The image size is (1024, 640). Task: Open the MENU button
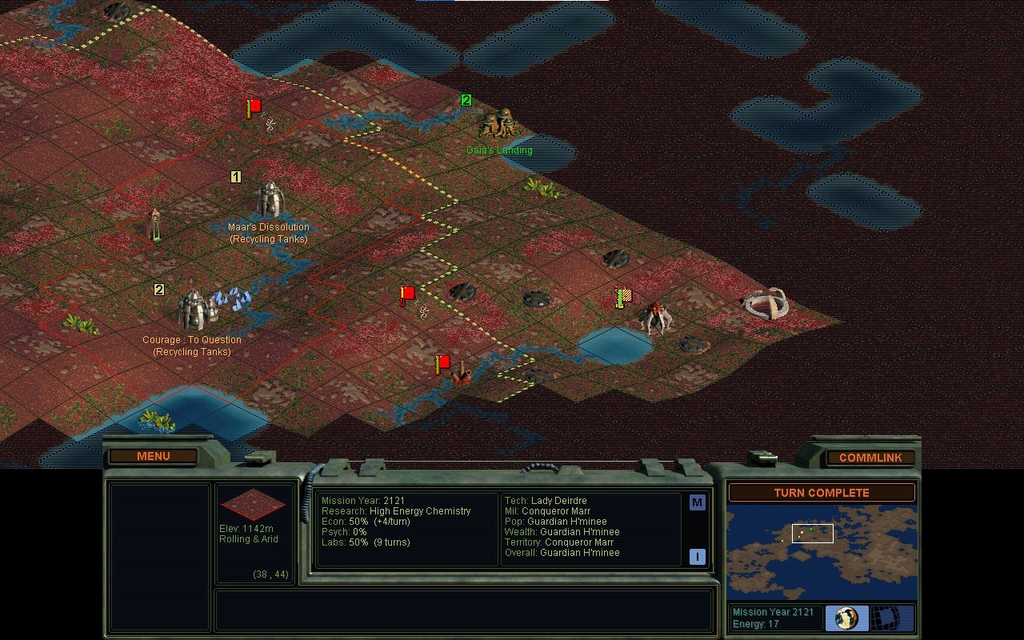[154, 456]
